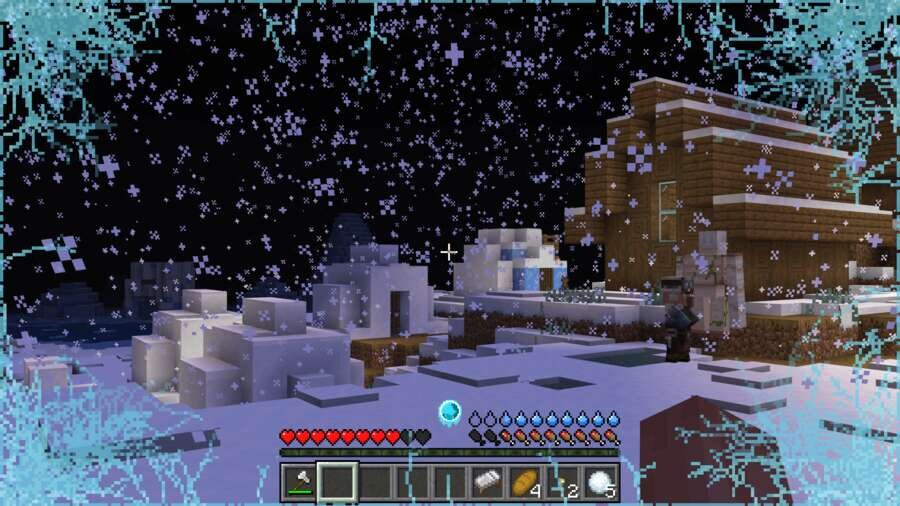Choose the white wool item slot
Screen dimensions: 900x506
point(487,482)
